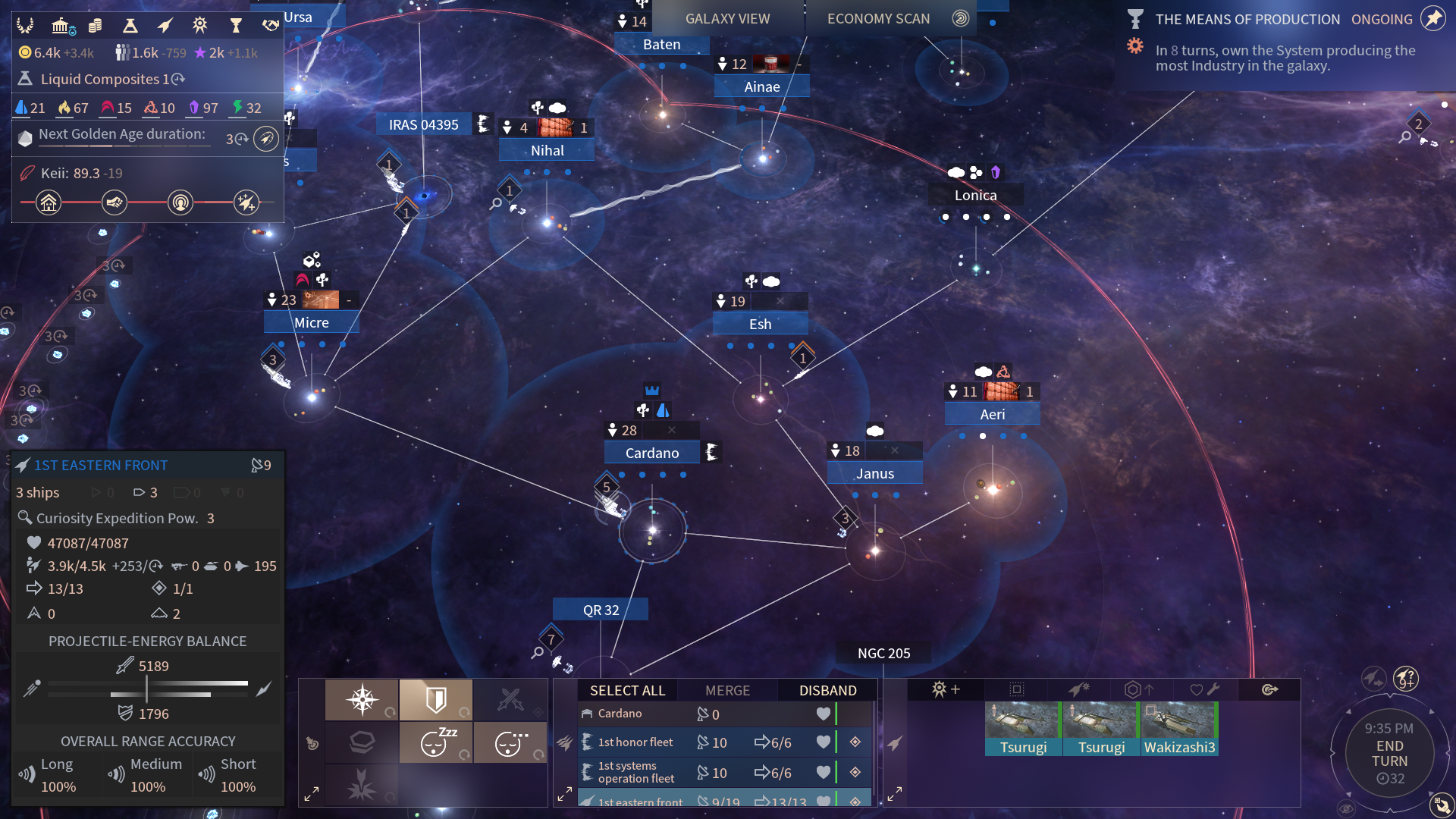Open the economy coin stacks screen
1456x819 pixels.
pos(96,26)
